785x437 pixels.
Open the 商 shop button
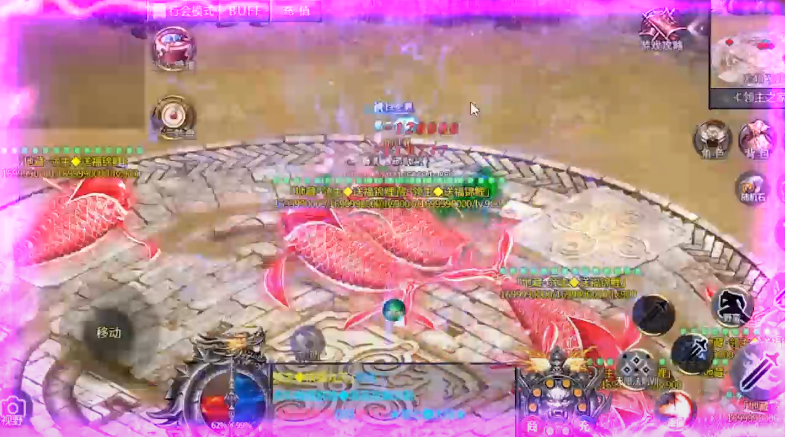531,426
